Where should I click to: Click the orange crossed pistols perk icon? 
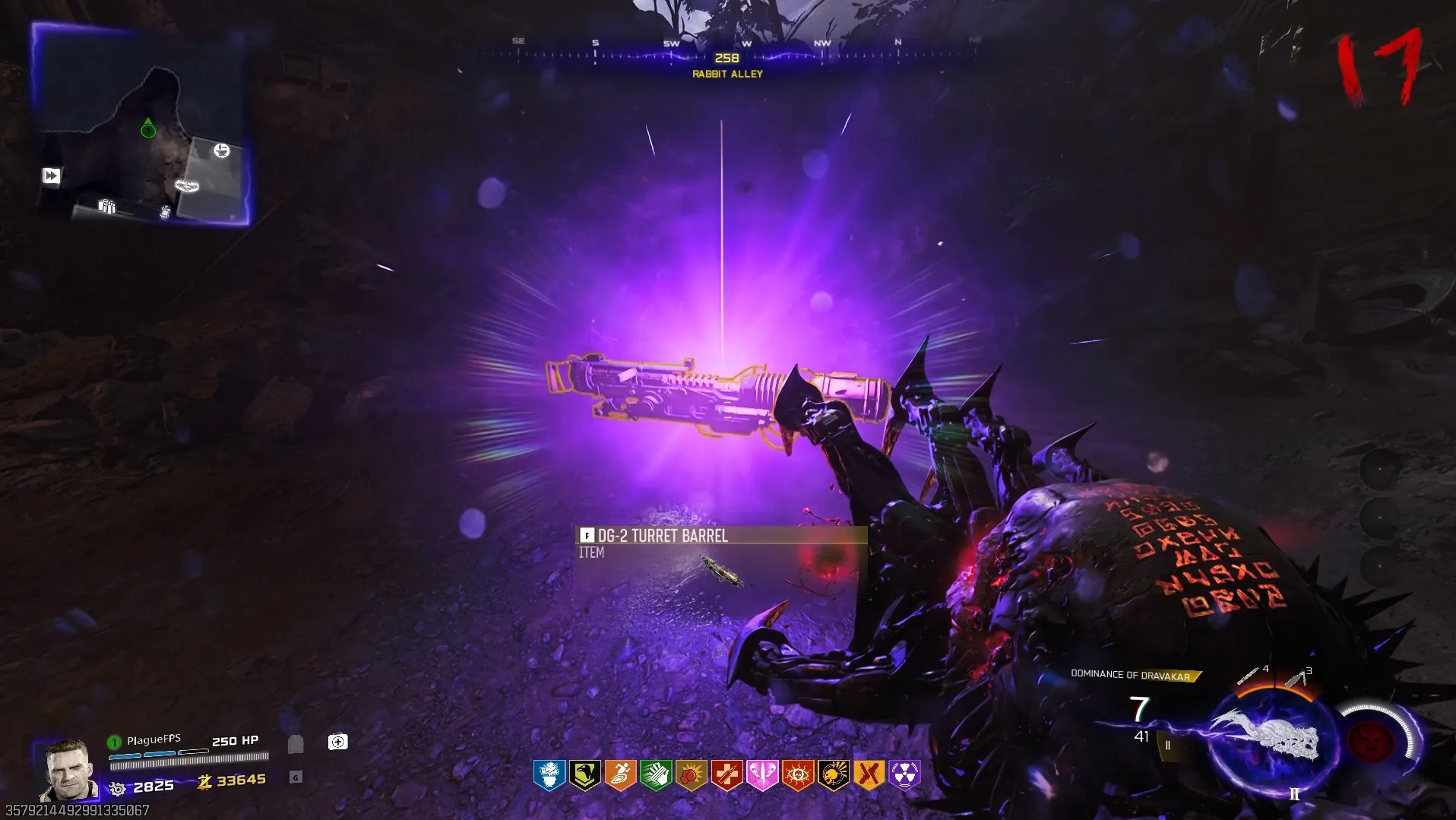coord(869,775)
